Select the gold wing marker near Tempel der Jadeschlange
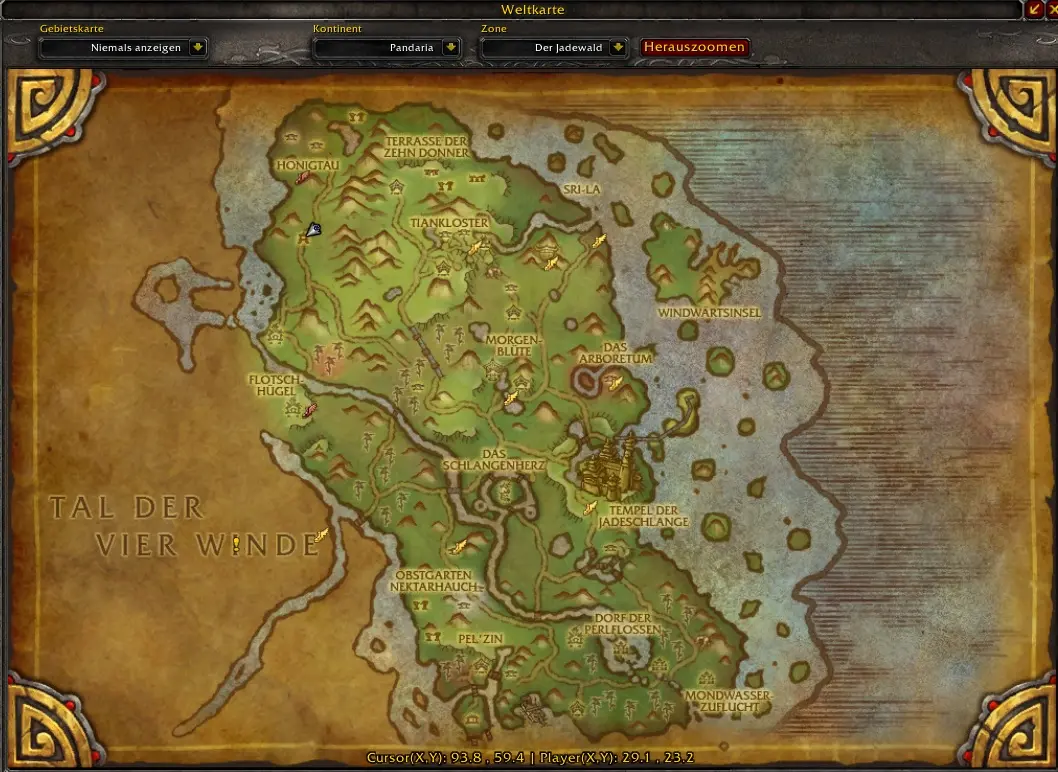This screenshot has width=1058, height=772. (x=591, y=508)
